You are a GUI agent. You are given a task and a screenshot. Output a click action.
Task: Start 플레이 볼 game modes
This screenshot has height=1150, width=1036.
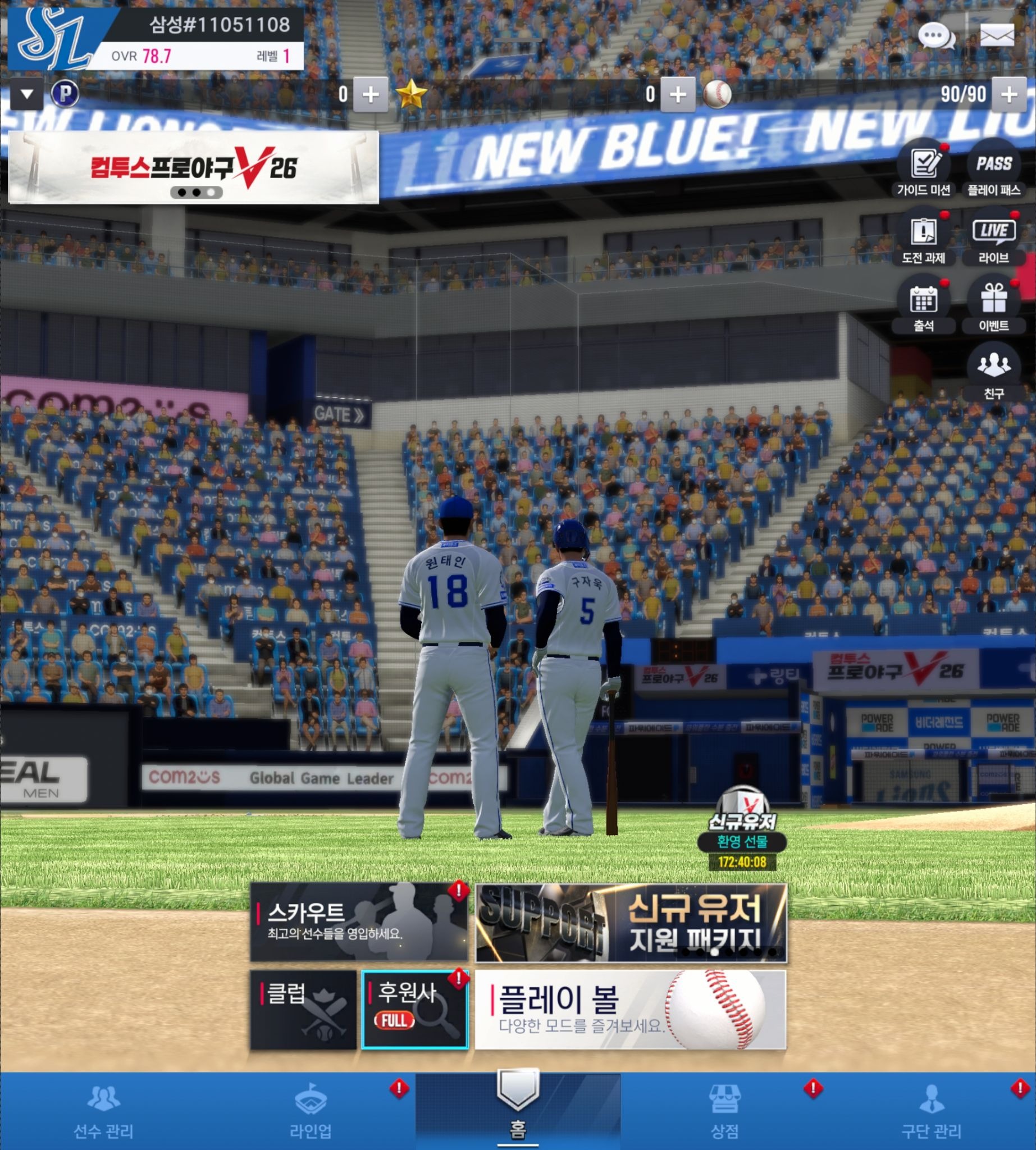point(630,1010)
